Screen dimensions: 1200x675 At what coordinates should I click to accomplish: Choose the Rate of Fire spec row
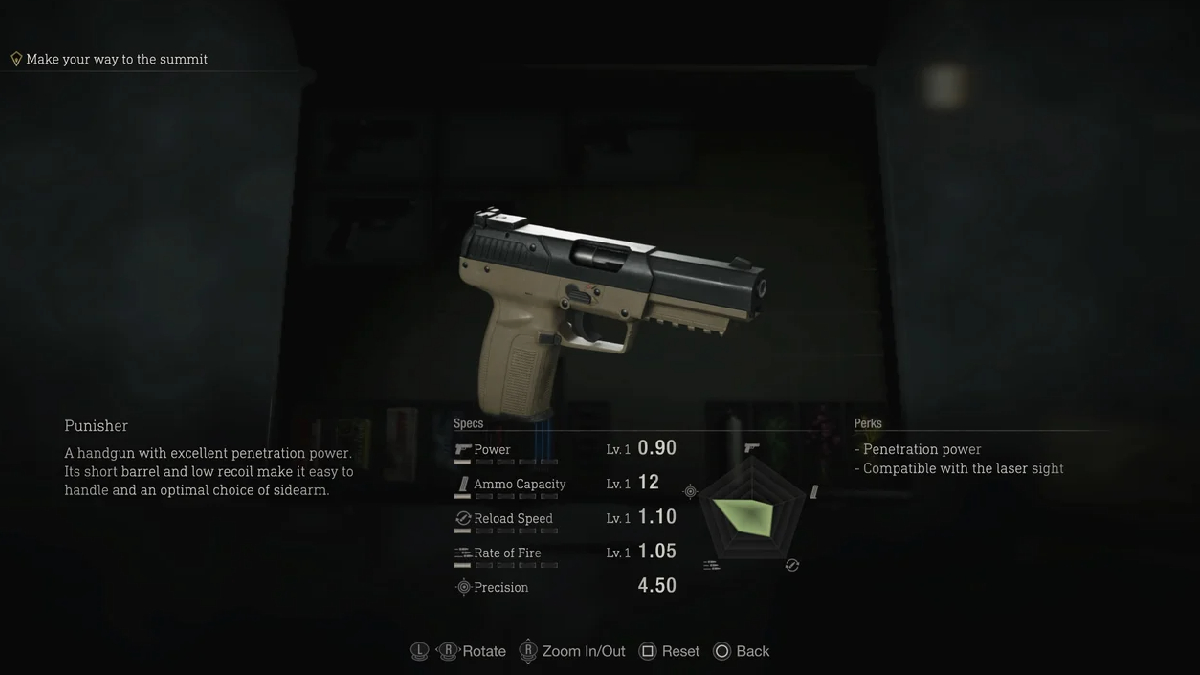pos(565,552)
